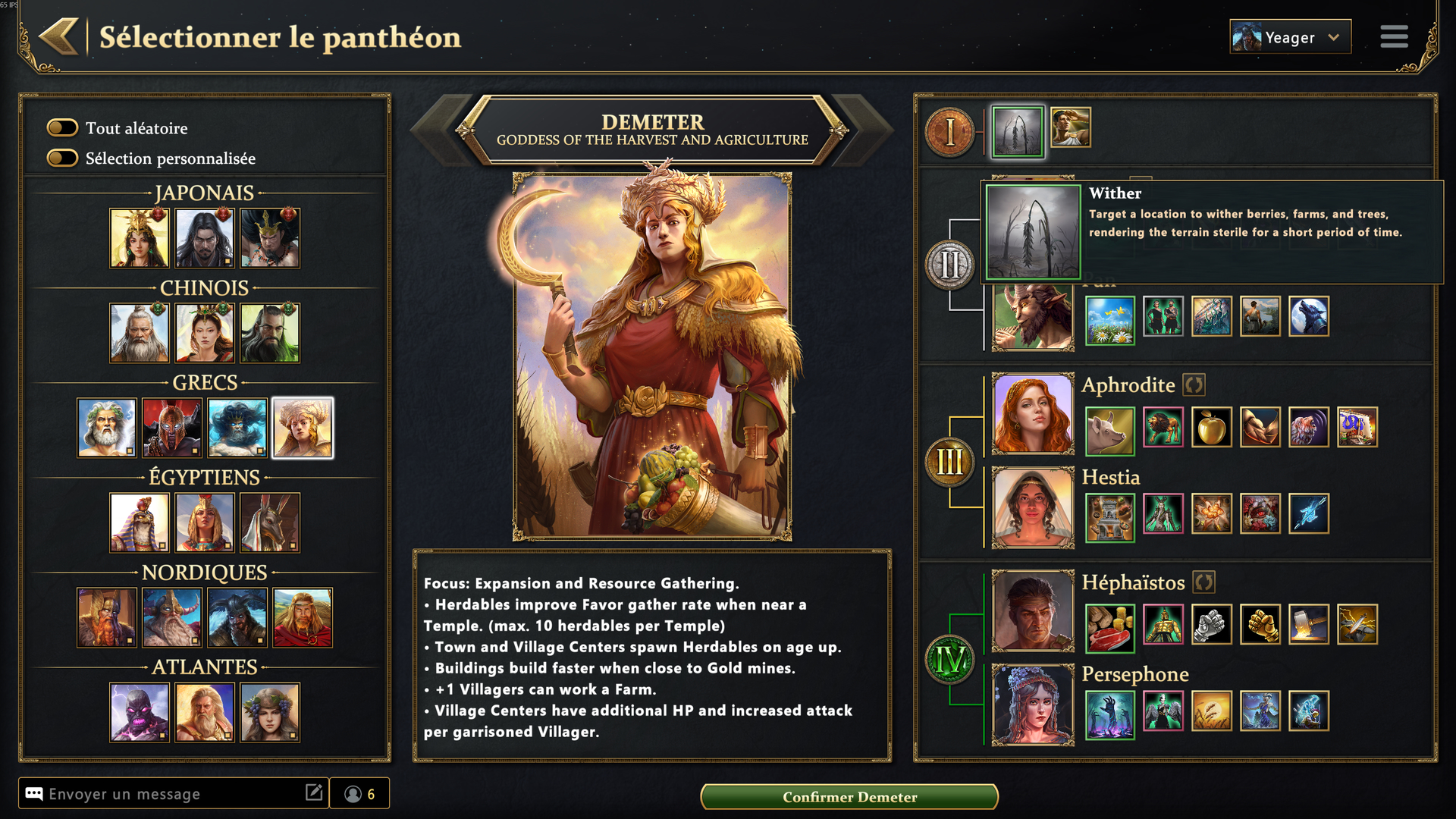Pick the Poseidon portrait
Image resolution: width=1456 pixels, height=819 pixels.
(x=237, y=428)
